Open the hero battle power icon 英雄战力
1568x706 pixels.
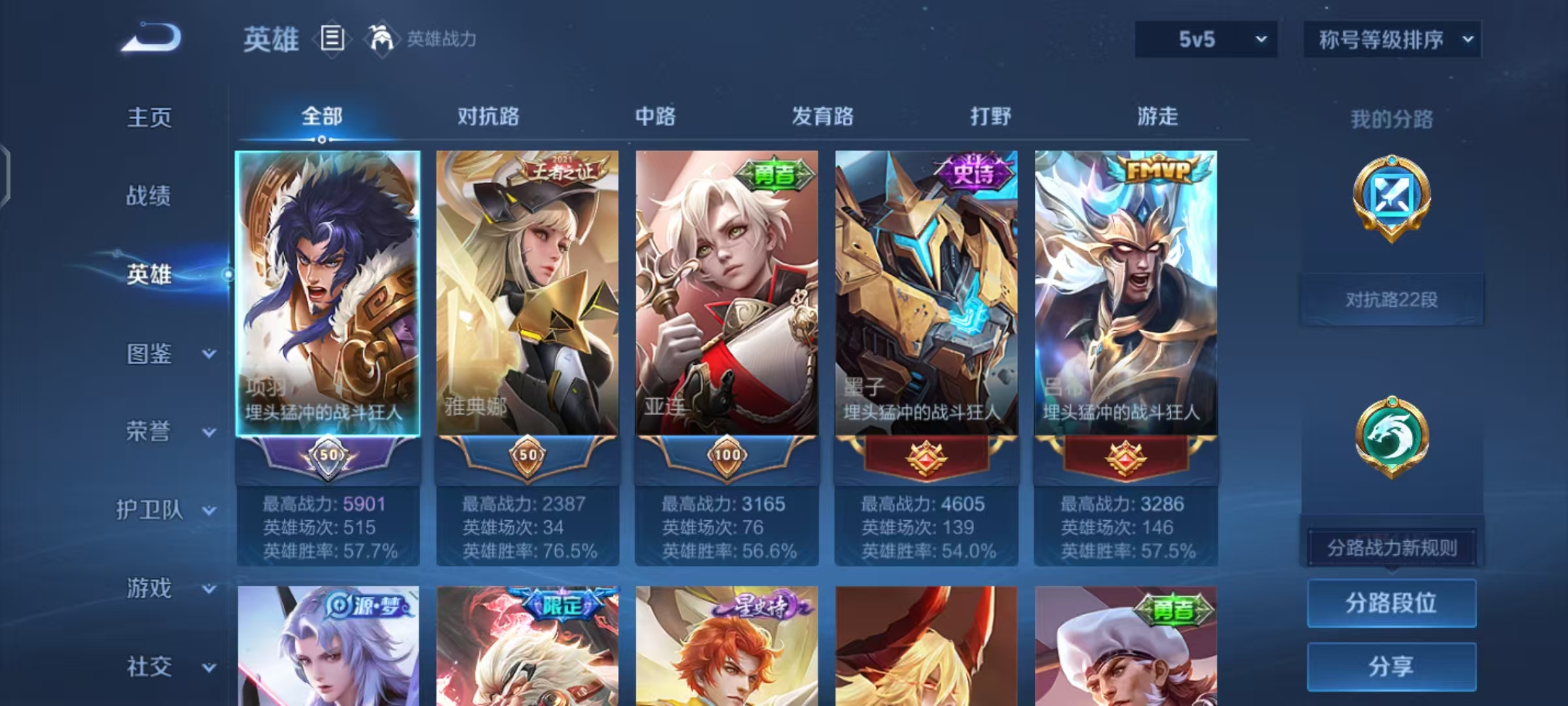point(384,39)
